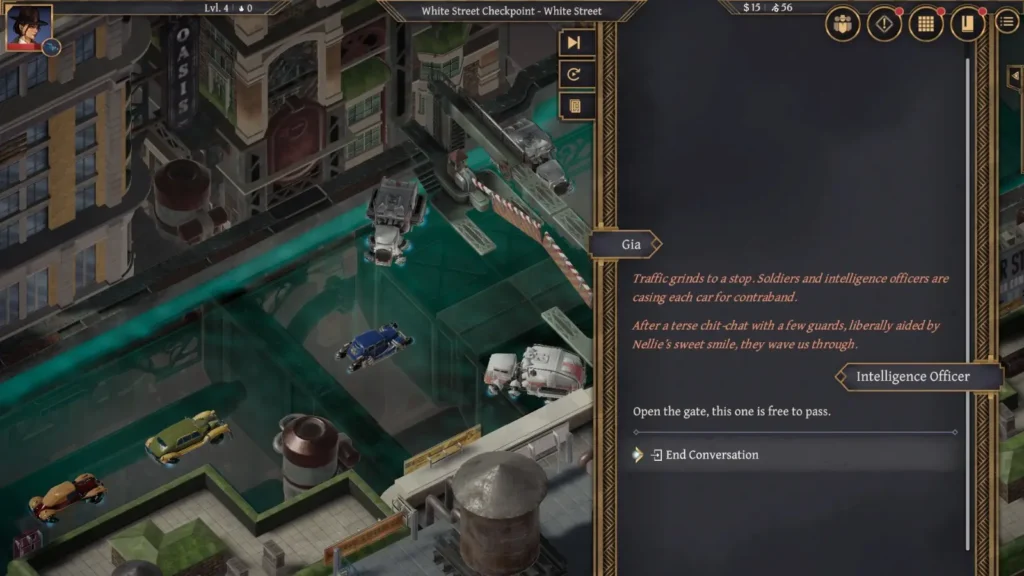Click the skip-forward arrow button
Viewport: 1024px width, 576px height.
pyautogui.click(x=574, y=42)
